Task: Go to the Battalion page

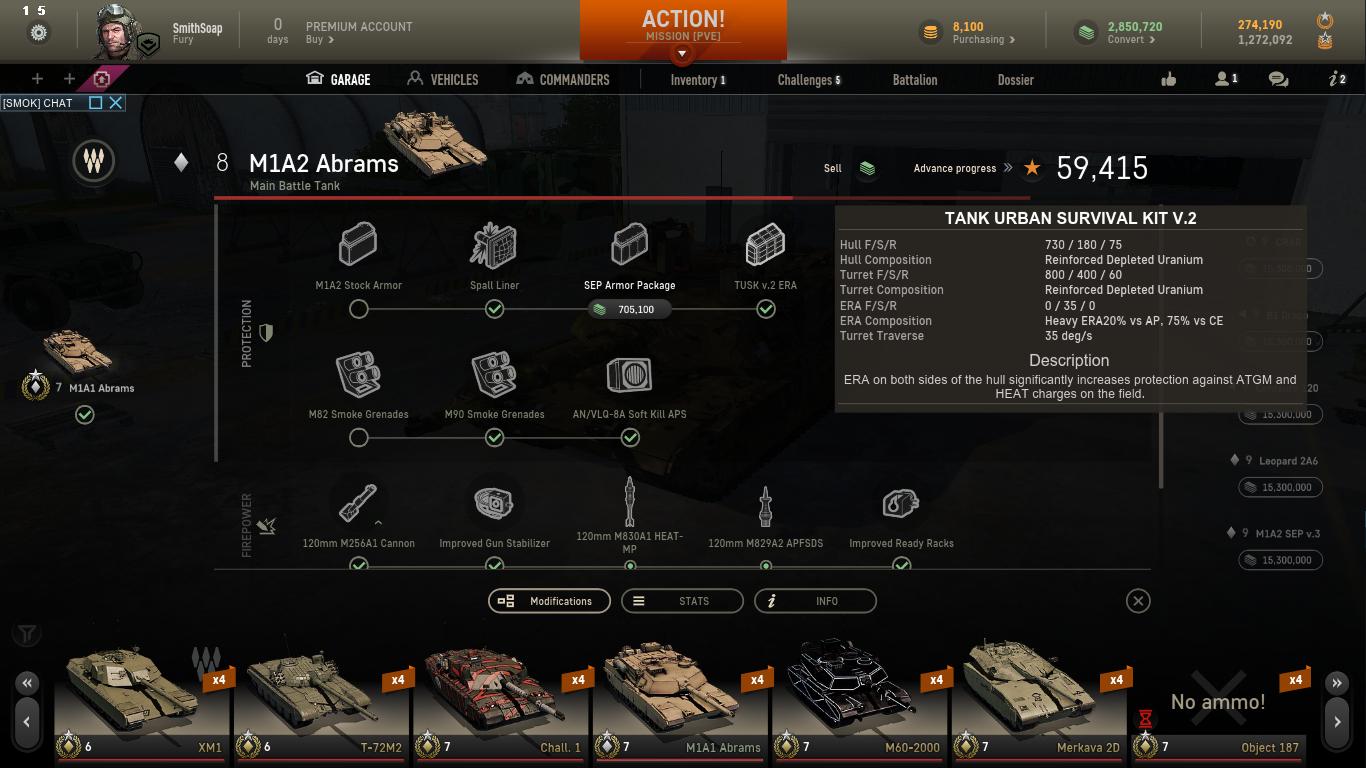Action: tap(914, 80)
